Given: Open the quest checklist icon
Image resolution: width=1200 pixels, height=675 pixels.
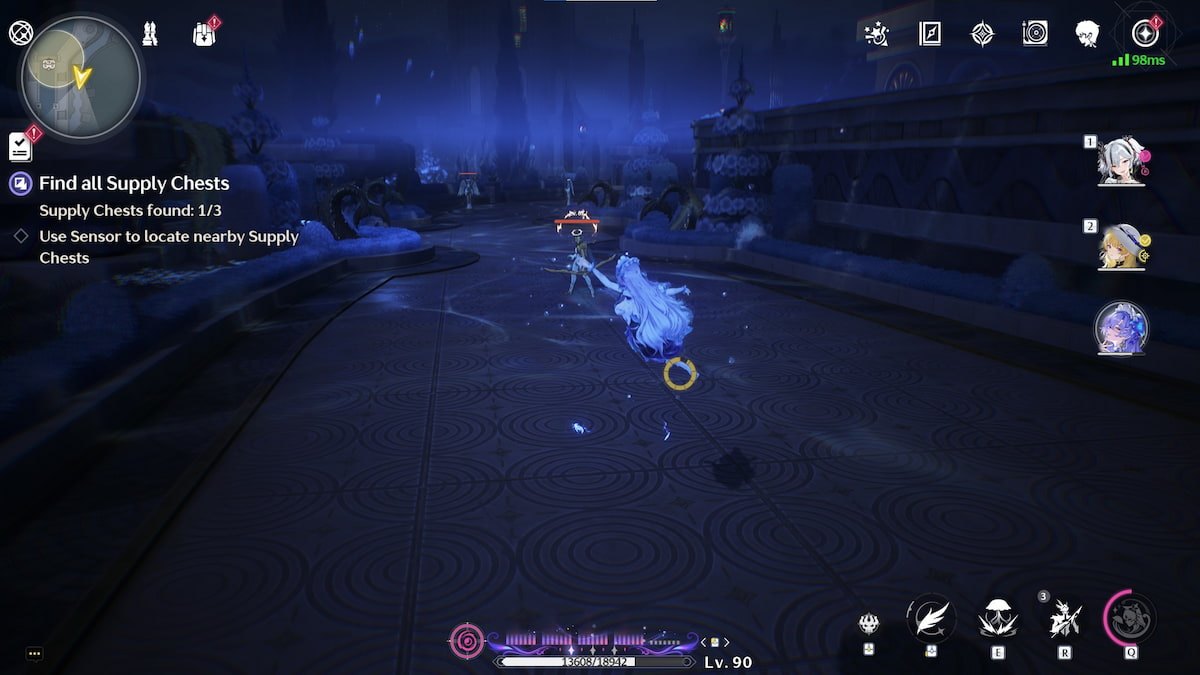Looking at the screenshot, I should (x=20, y=147).
